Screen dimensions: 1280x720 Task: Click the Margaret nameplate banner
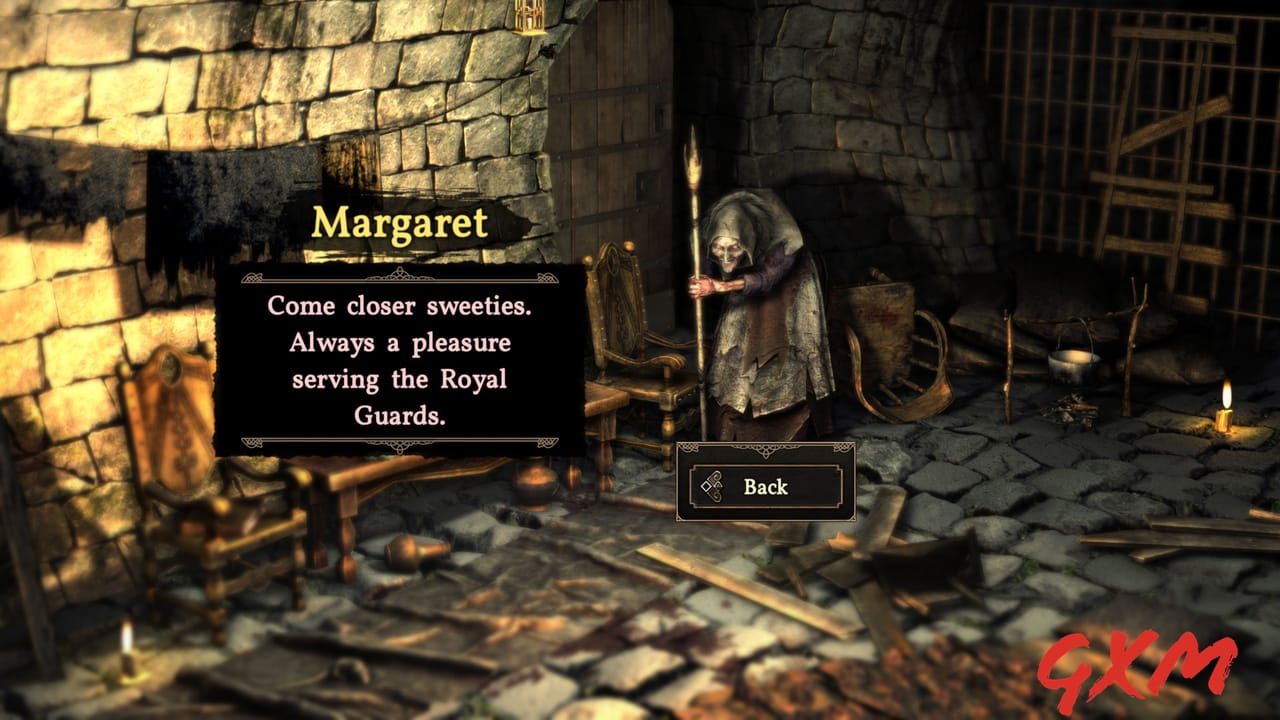click(x=400, y=222)
